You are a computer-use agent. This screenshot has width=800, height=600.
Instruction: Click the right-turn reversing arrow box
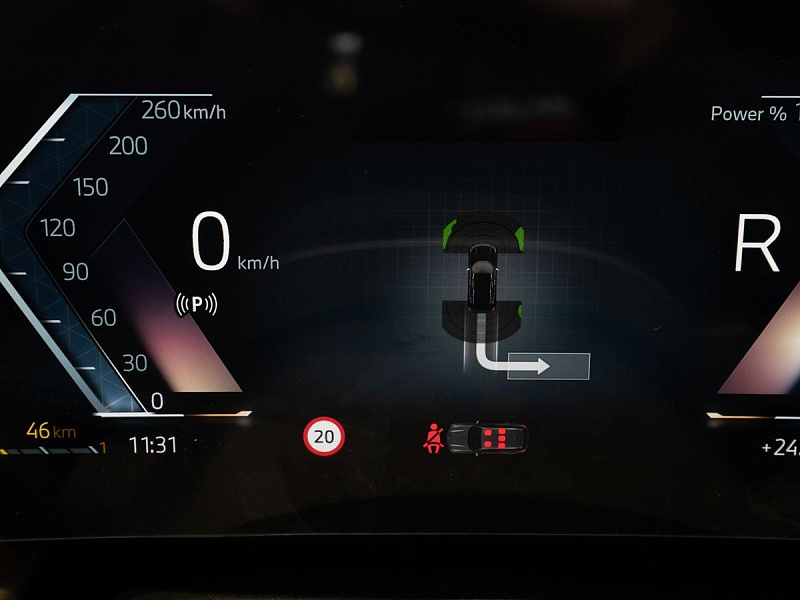tap(548, 367)
